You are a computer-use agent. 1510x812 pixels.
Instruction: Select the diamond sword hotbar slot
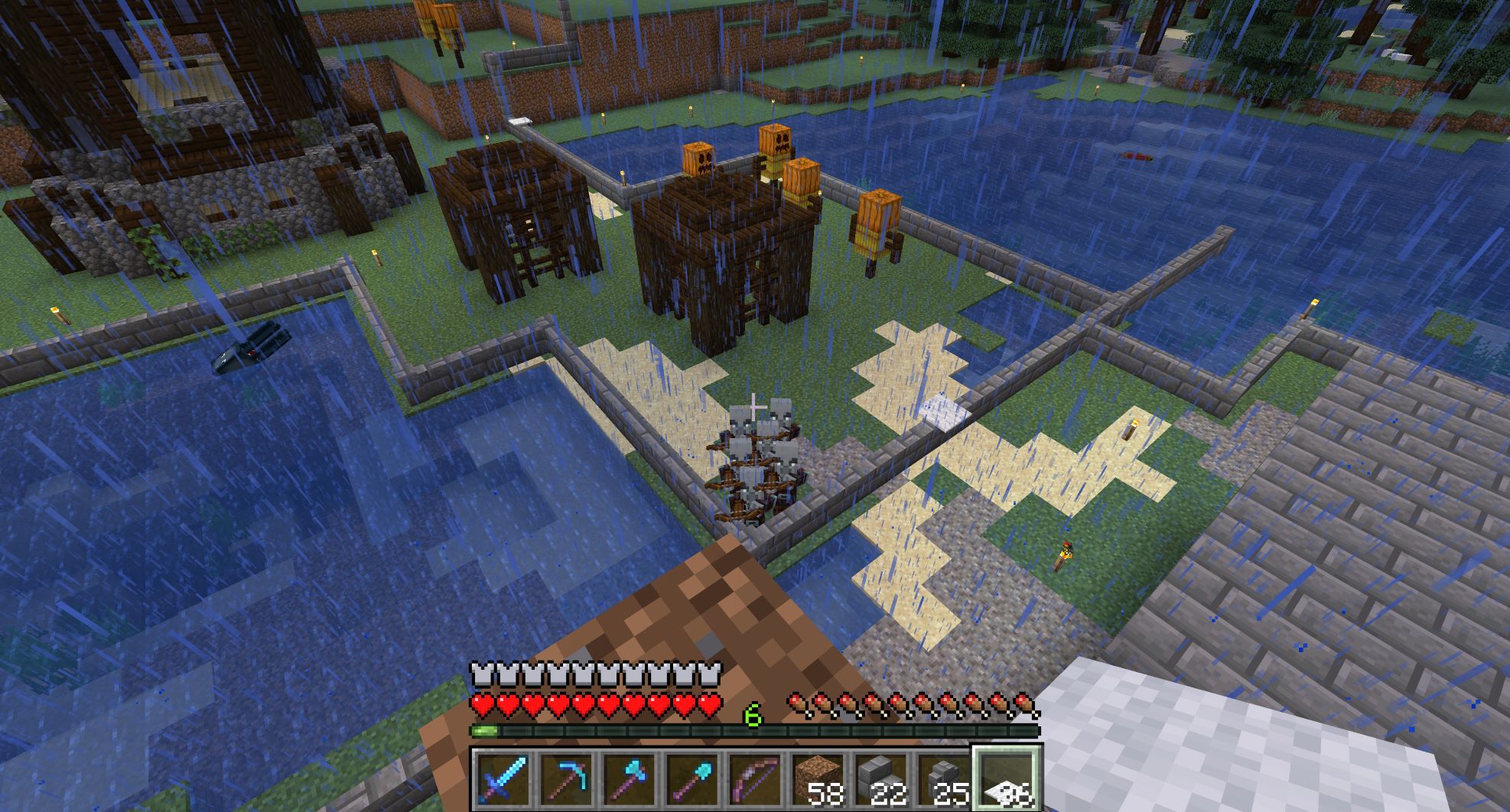(503, 780)
